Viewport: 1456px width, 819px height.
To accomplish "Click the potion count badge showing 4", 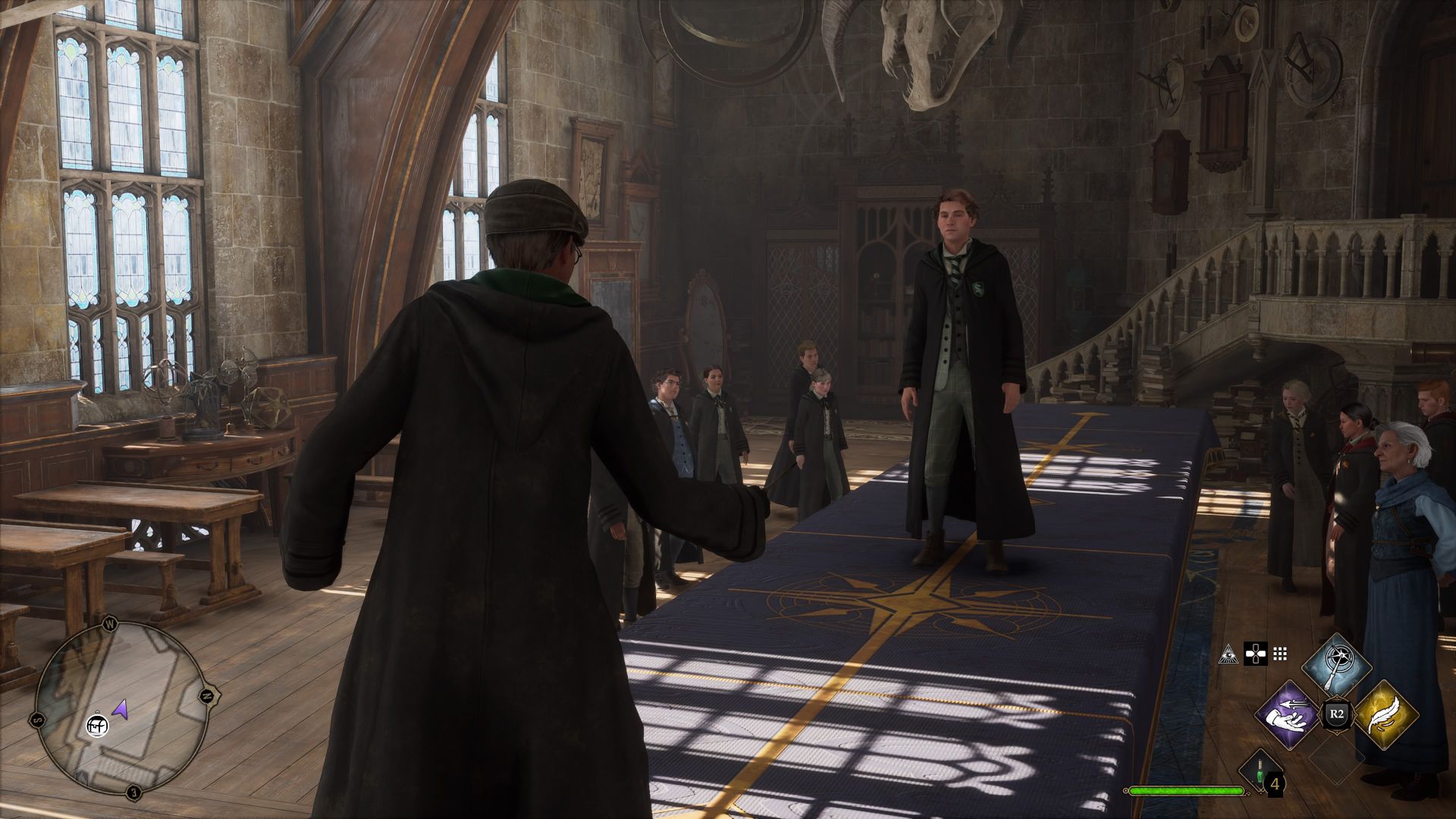I will [1276, 785].
